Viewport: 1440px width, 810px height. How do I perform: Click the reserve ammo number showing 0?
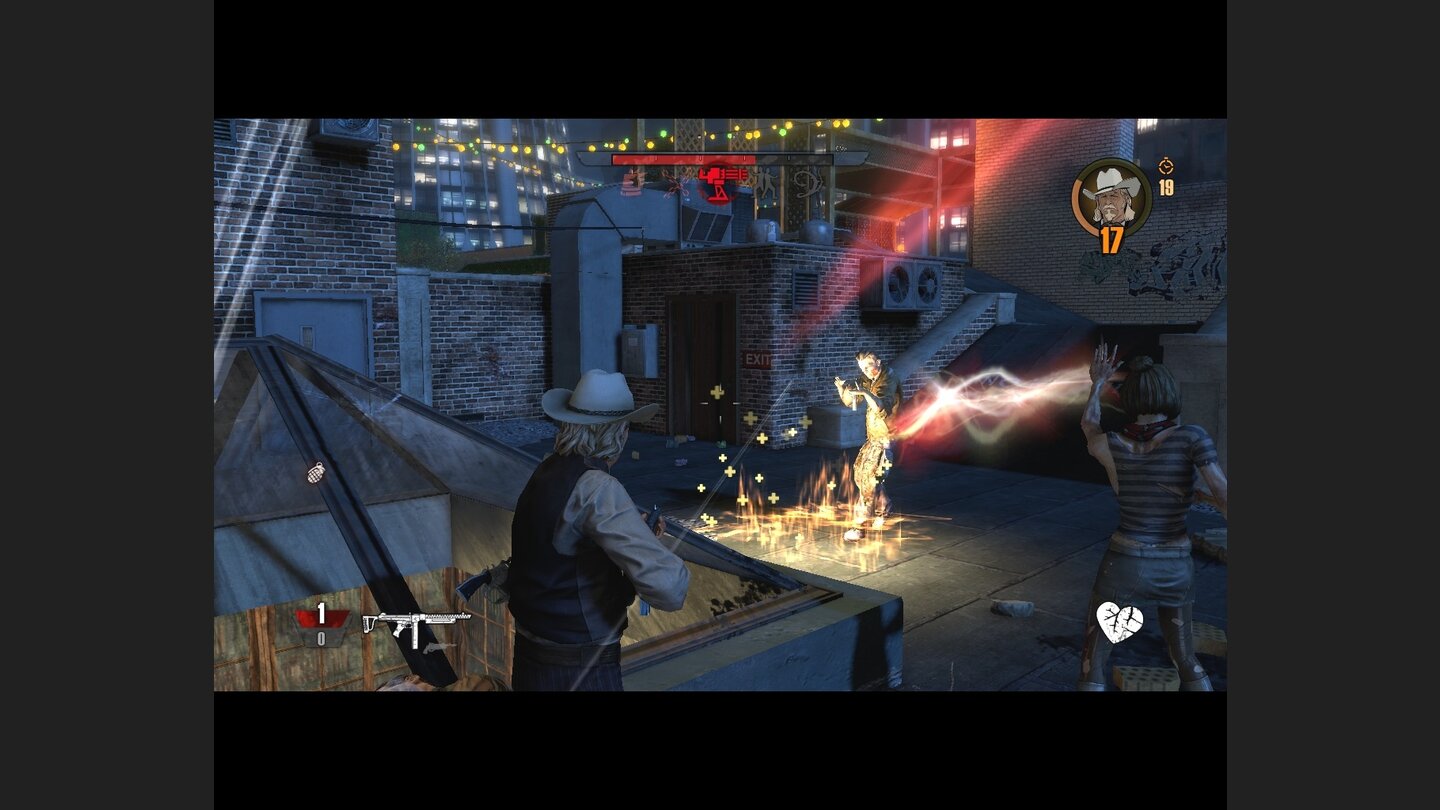pyautogui.click(x=321, y=637)
